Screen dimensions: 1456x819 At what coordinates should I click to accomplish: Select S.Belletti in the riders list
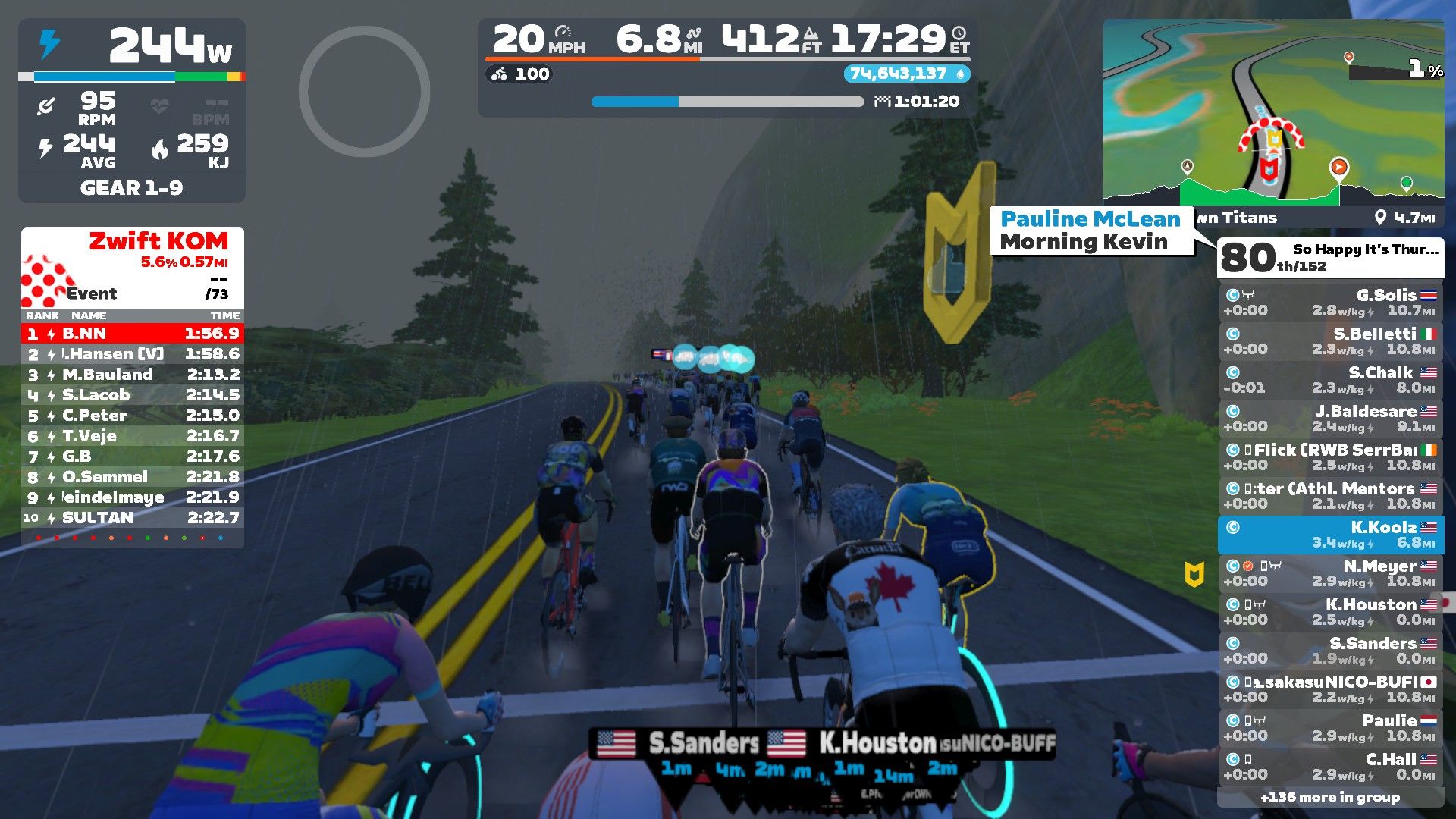(x=1330, y=341)
